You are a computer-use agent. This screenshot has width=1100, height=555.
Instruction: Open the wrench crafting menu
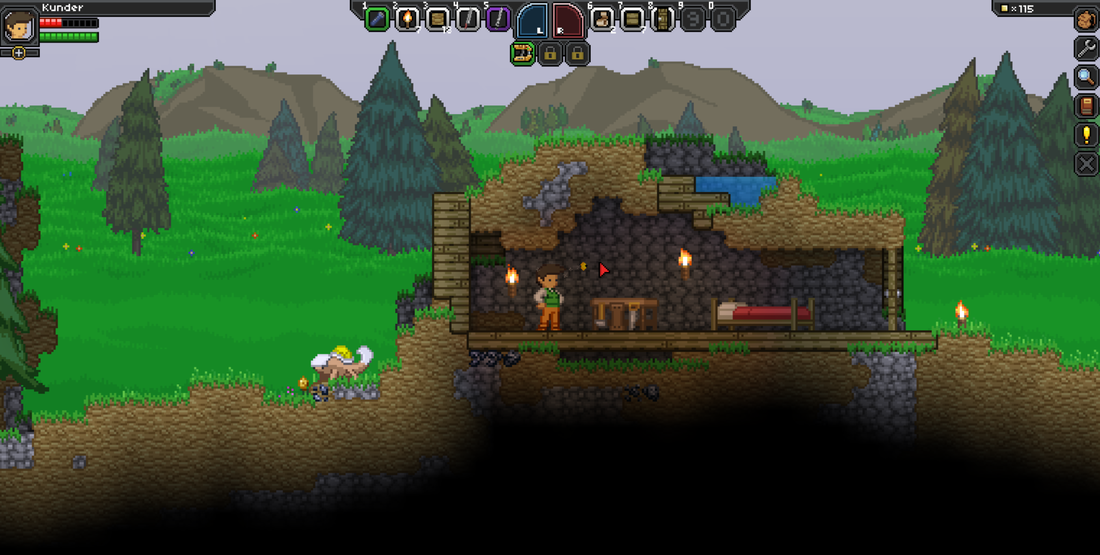[1086, 48]
